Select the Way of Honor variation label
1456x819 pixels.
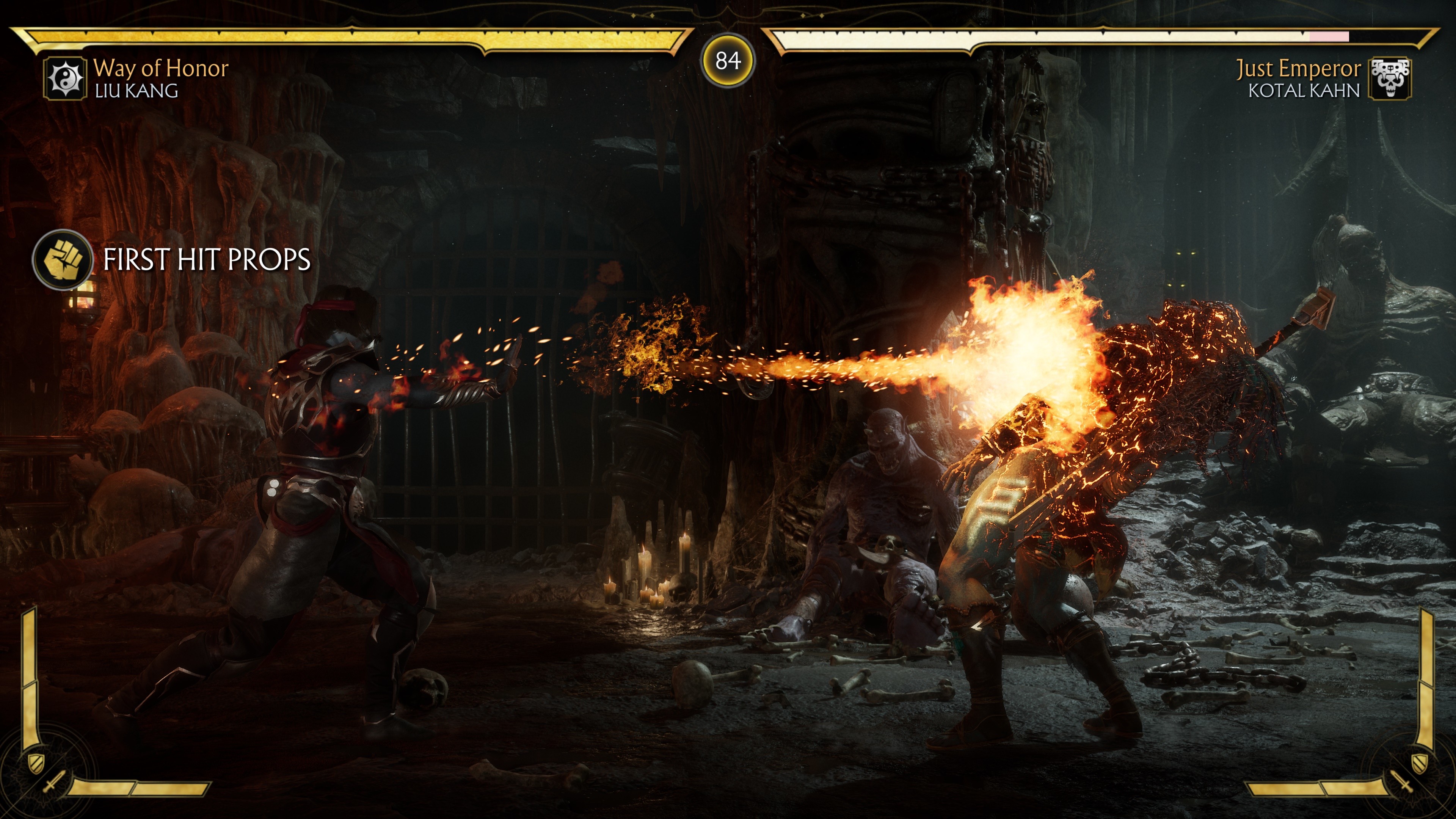[x=161, y=68]
